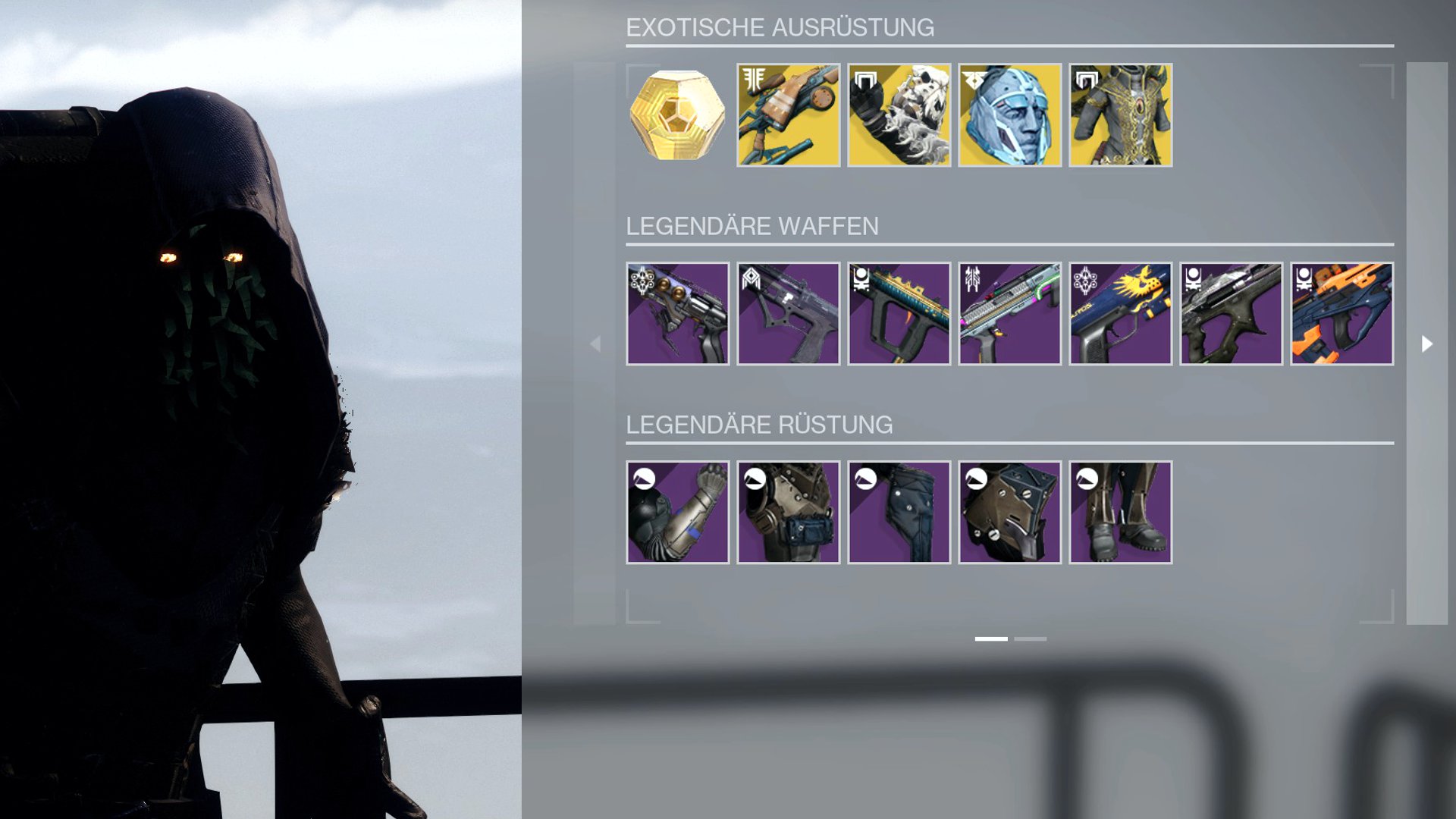Click the left previous-page arrow
The width and height of the screenshot is (1456, 819).
click(595, 344)
